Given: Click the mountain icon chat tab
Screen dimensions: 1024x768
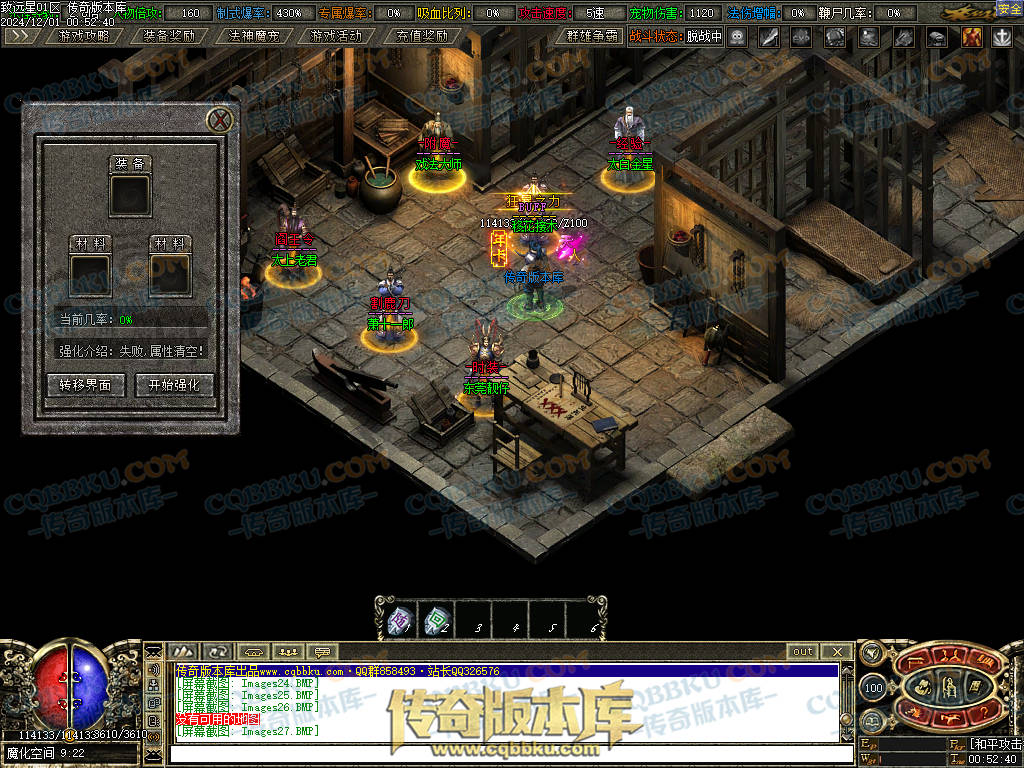Looking at the screenshot, I should click(x=183, y=652).
